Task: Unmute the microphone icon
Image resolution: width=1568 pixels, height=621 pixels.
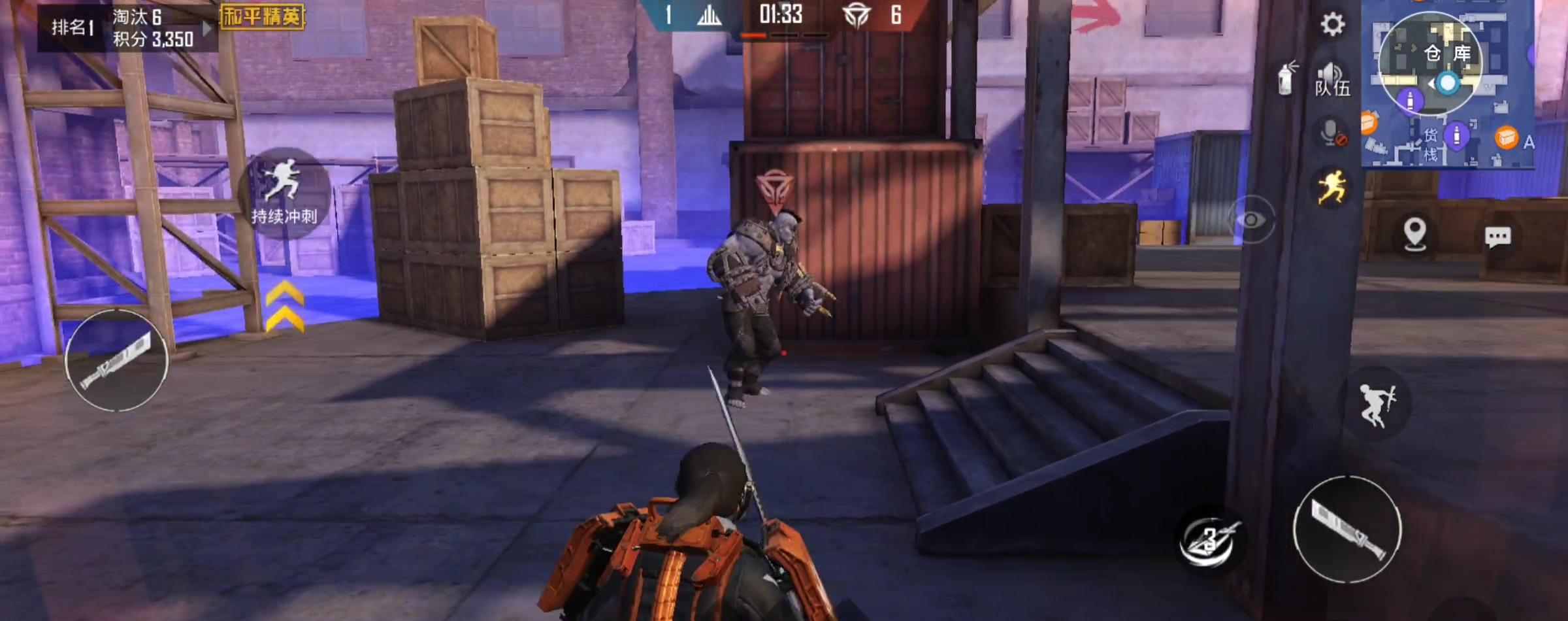Action: tap(1331, 133)
